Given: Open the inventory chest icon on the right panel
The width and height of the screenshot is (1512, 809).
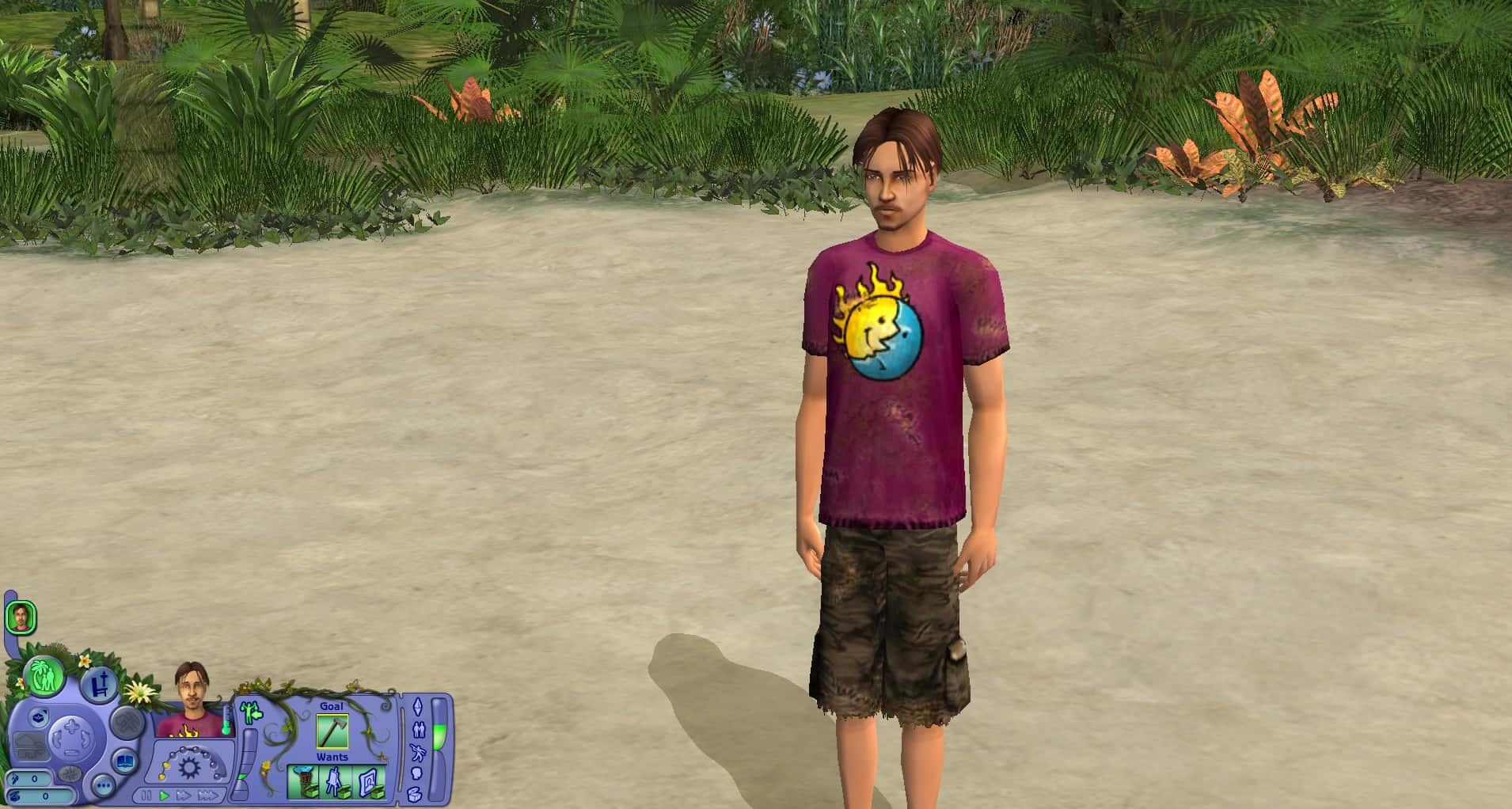Looking at the screenshot, I should [414, 793].
